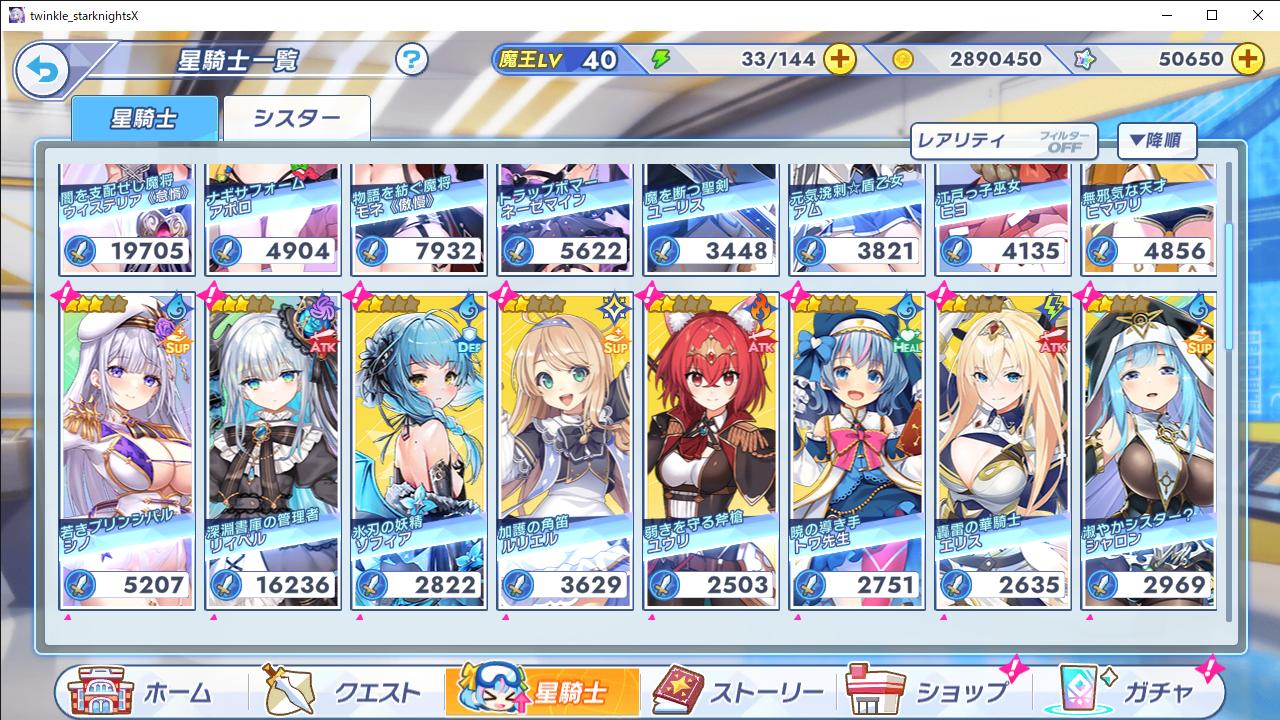Go back with the blue arrow button

[42, 70]
